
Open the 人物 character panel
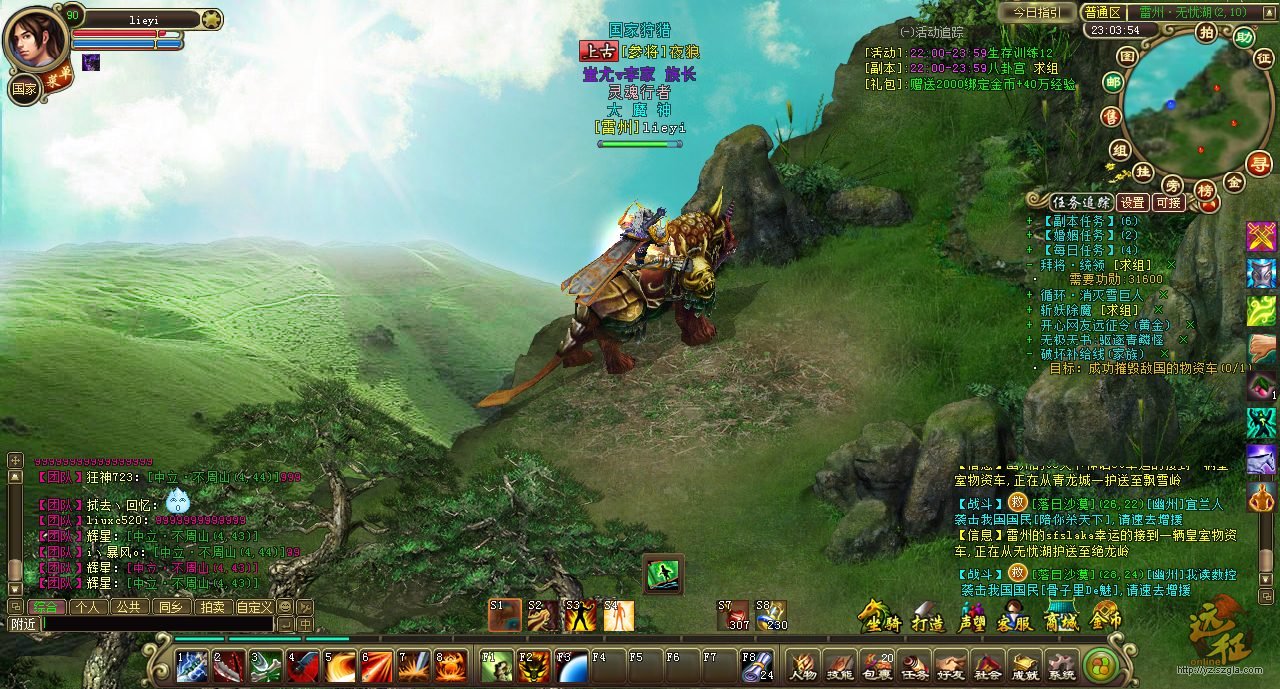point(802,665)
